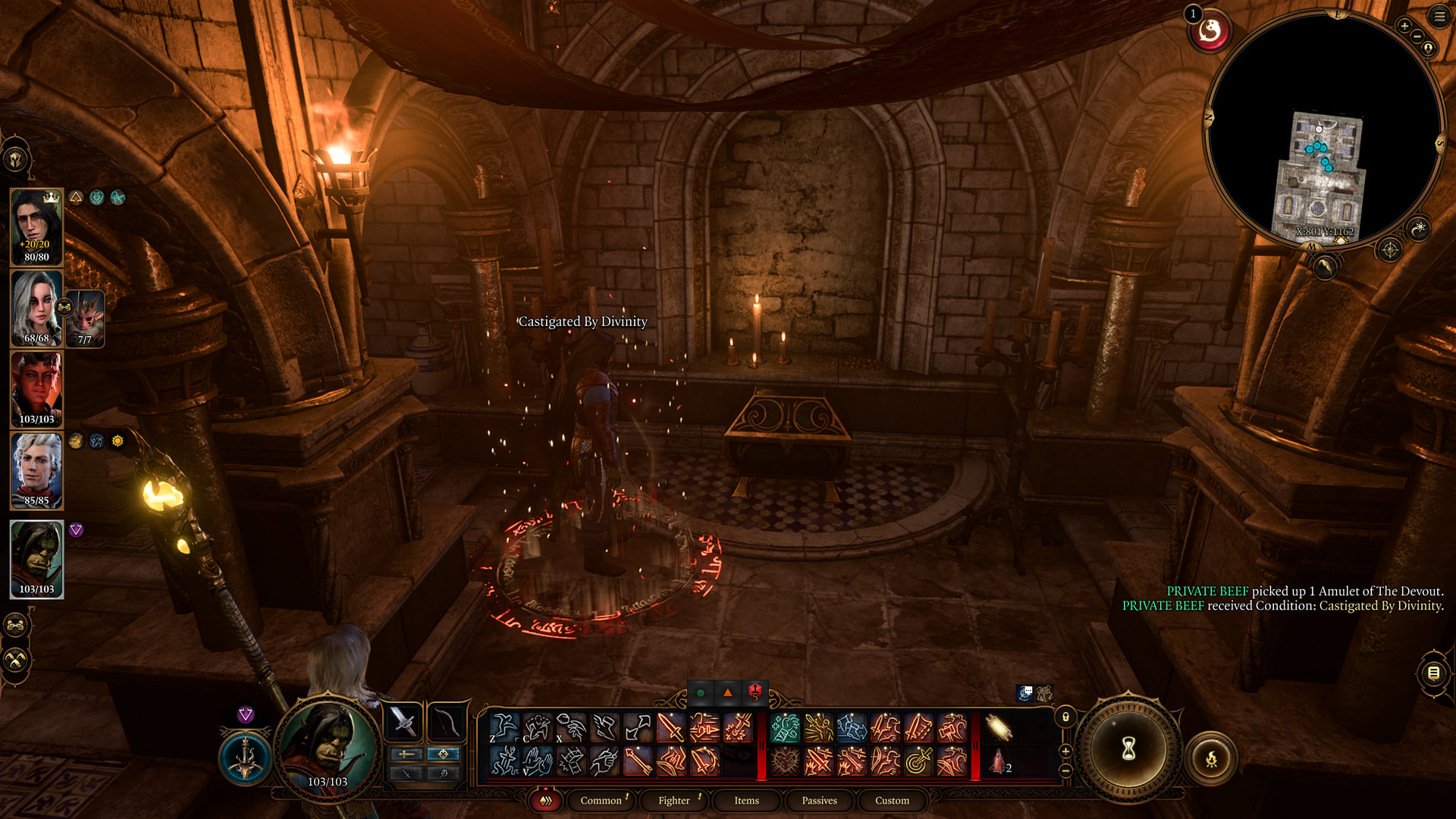Open the campfire rest button
Viewport: 1456px width, 819px height.
[1211, 758]
